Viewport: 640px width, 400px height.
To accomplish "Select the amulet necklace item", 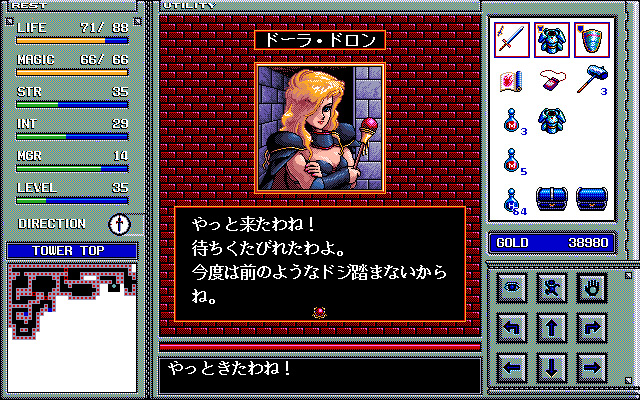I will (x=552, y=81).
